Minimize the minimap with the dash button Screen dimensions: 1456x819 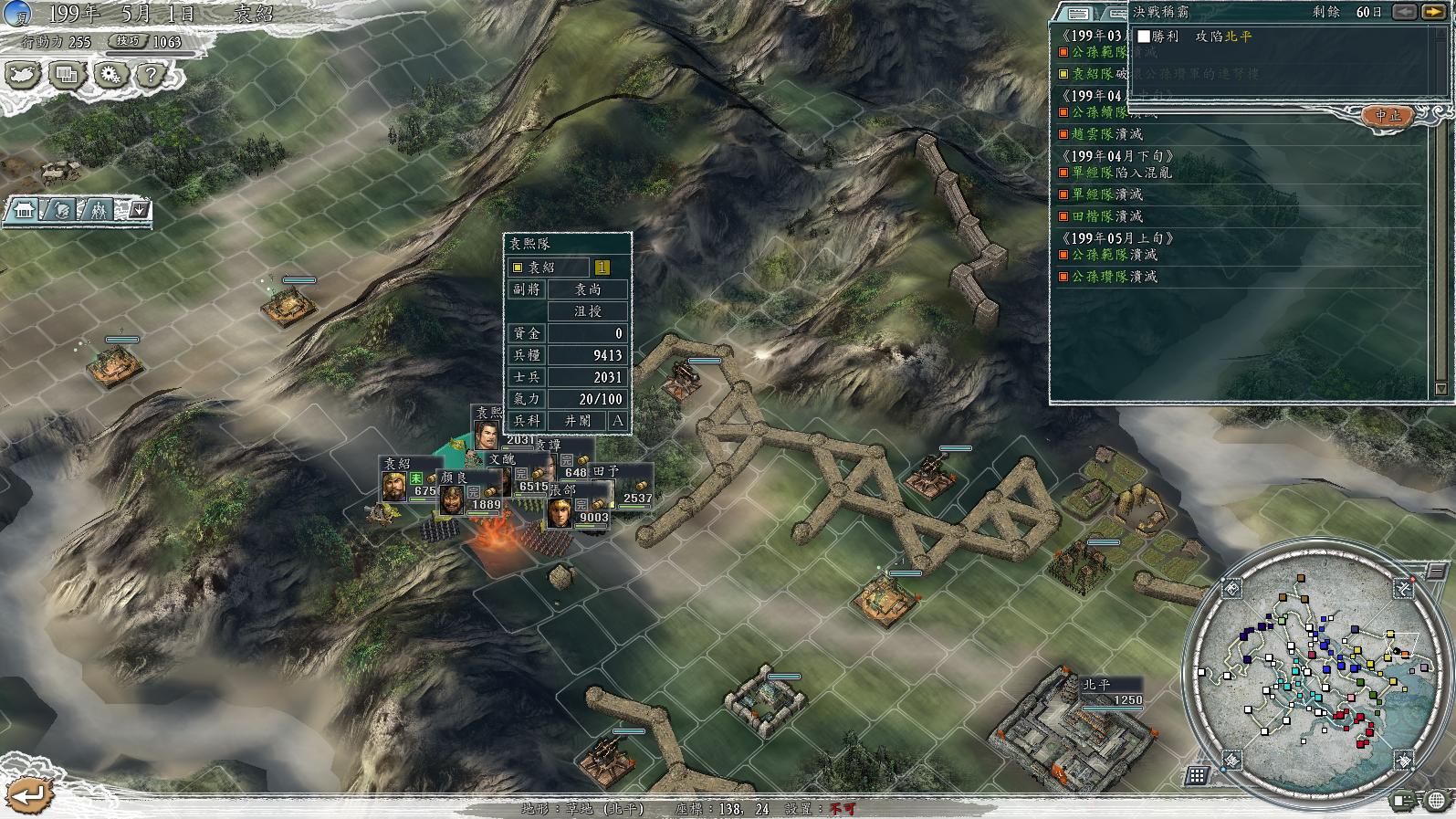(x=1435, y=572)
